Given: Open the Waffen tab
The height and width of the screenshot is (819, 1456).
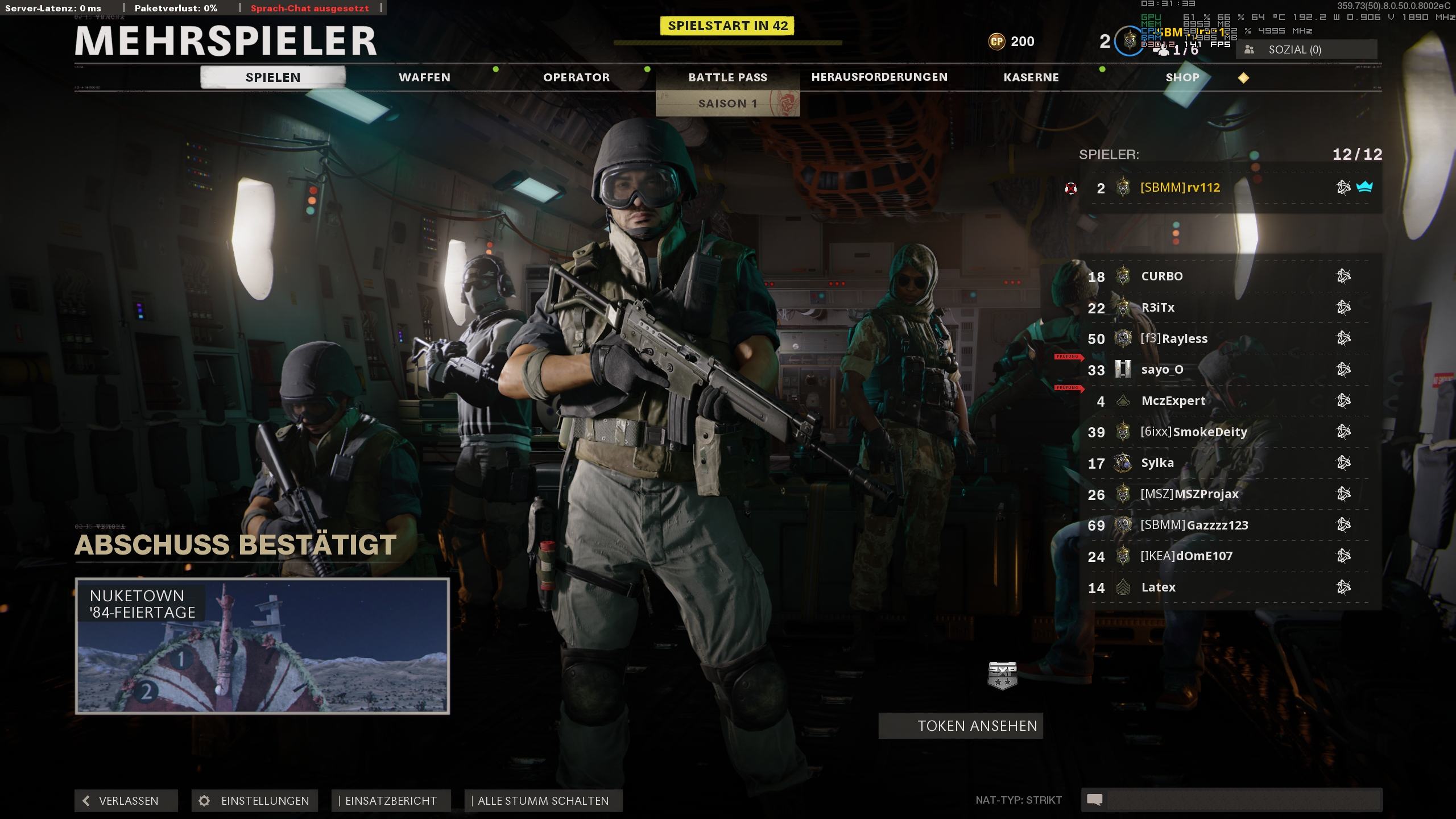Looking at the screenshot, I should [x=424, y=77].
